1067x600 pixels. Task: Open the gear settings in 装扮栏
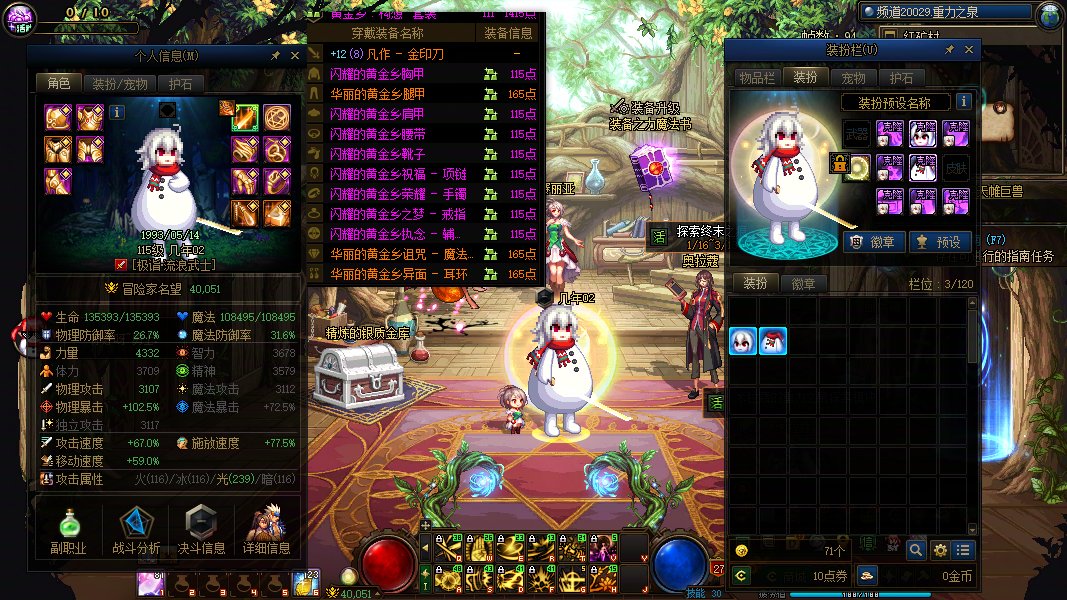click(x=940, y=549)
